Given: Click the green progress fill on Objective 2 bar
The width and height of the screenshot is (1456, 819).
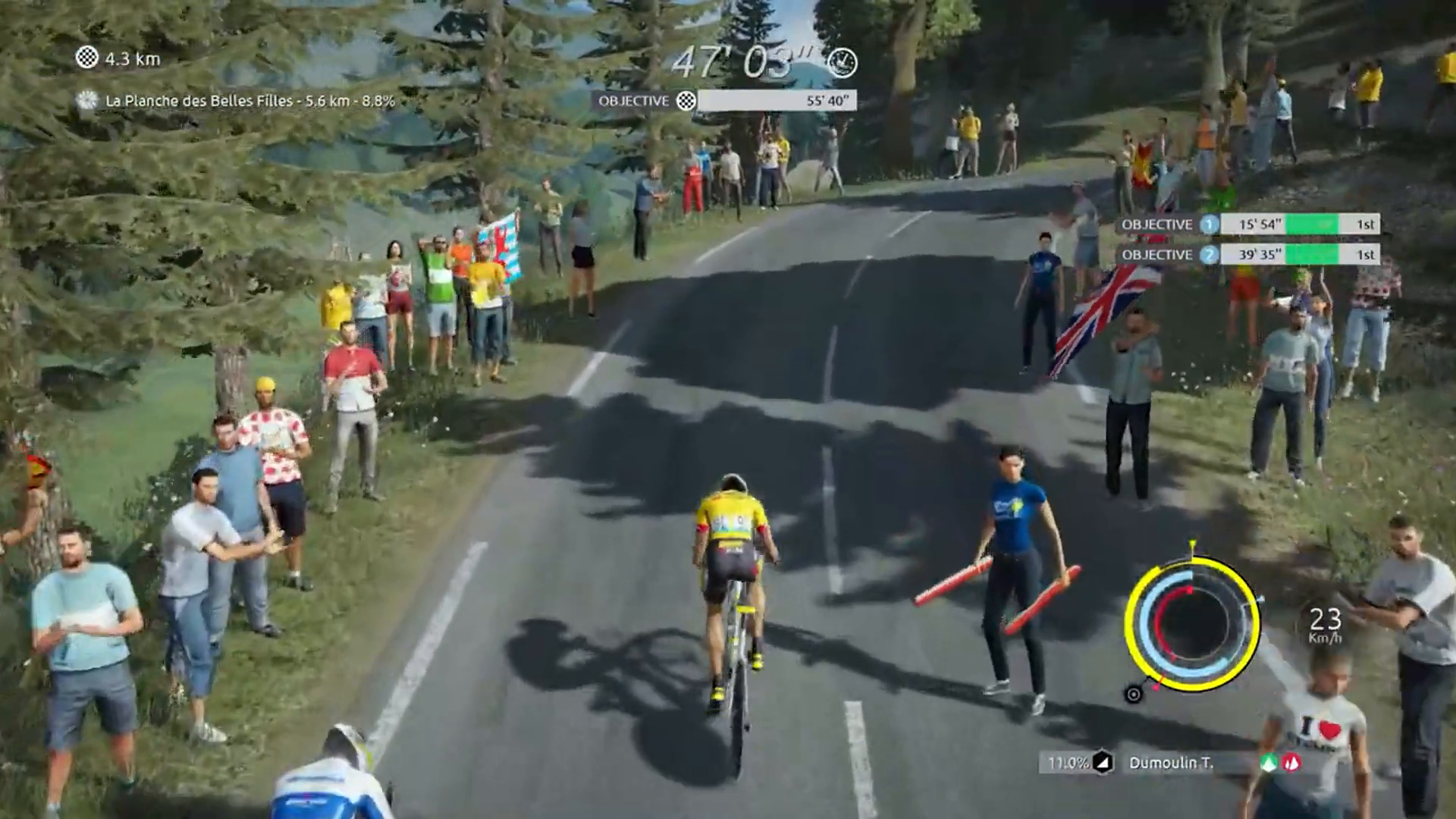Looking at the screenshot, I should [1313, 255].
